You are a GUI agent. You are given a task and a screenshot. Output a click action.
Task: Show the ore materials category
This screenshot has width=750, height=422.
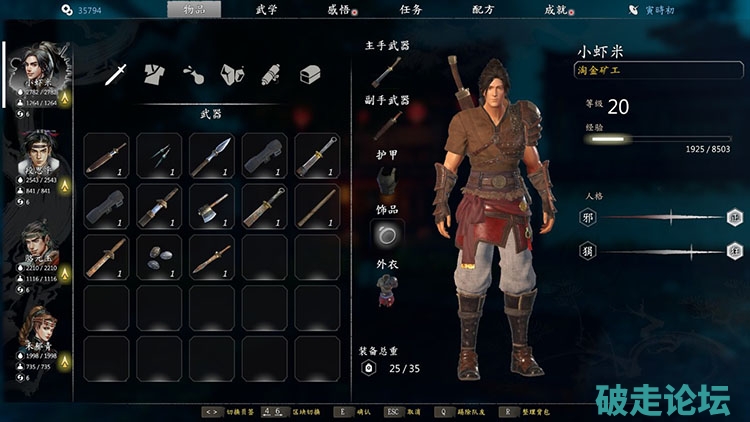tap(233, 73)
